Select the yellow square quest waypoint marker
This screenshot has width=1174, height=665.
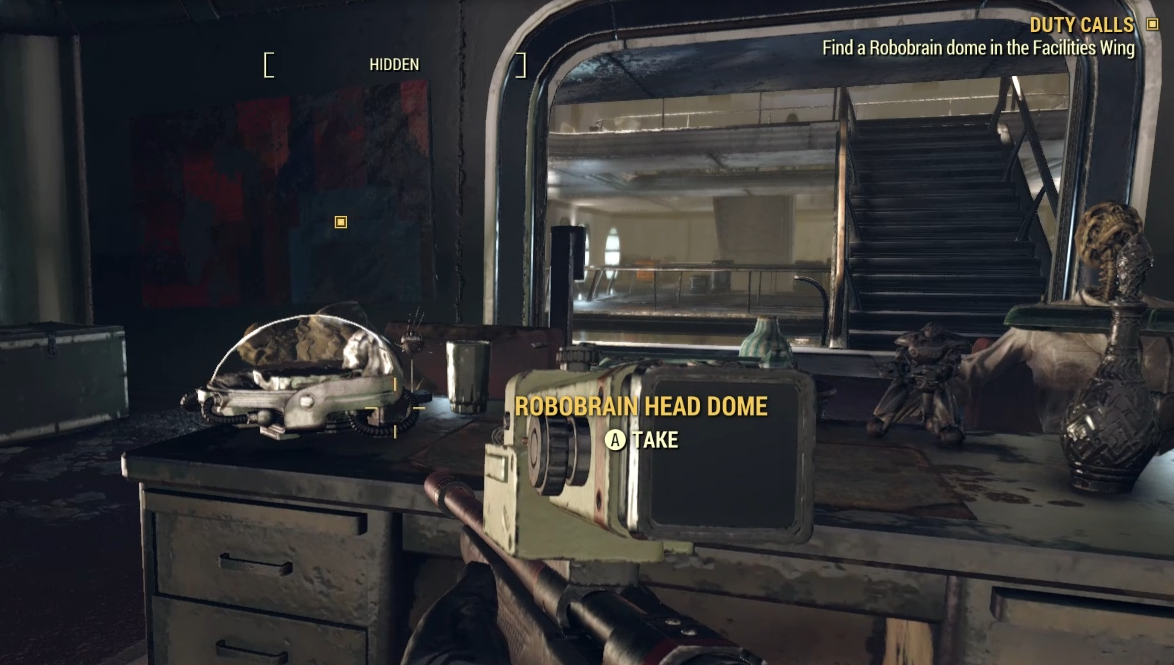[341, 222]
